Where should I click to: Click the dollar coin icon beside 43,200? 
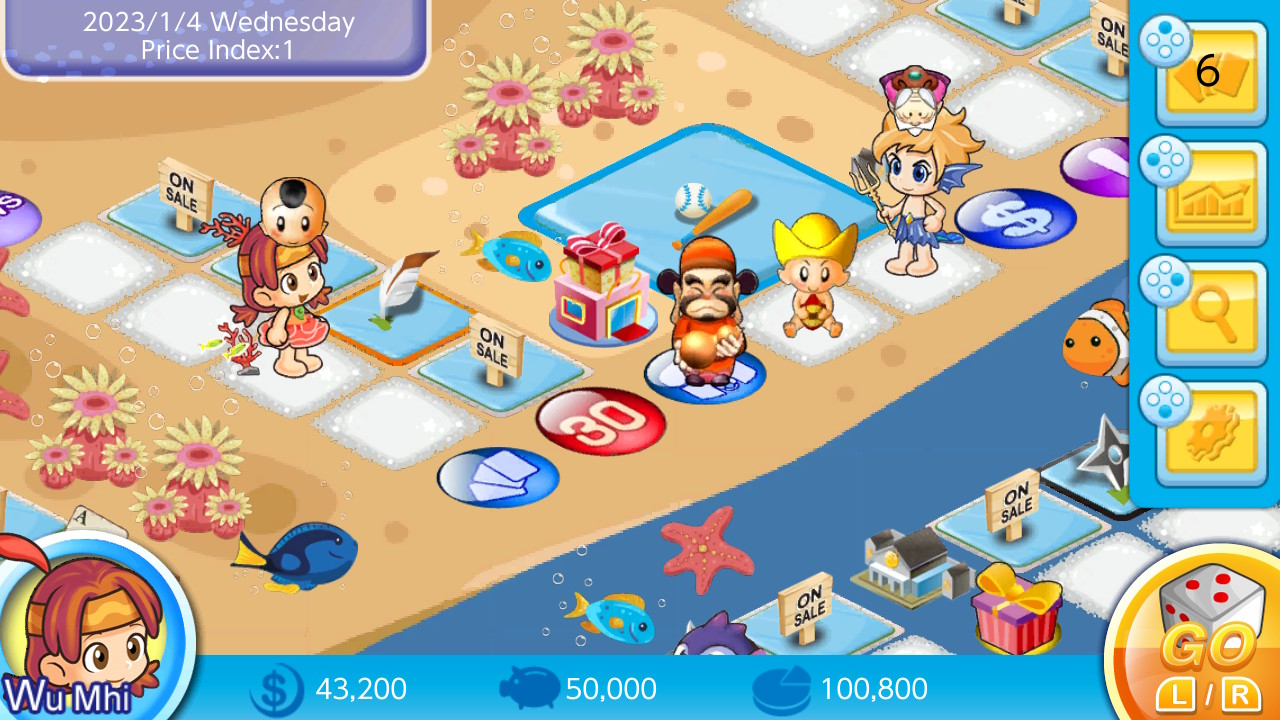click(278, 689)
